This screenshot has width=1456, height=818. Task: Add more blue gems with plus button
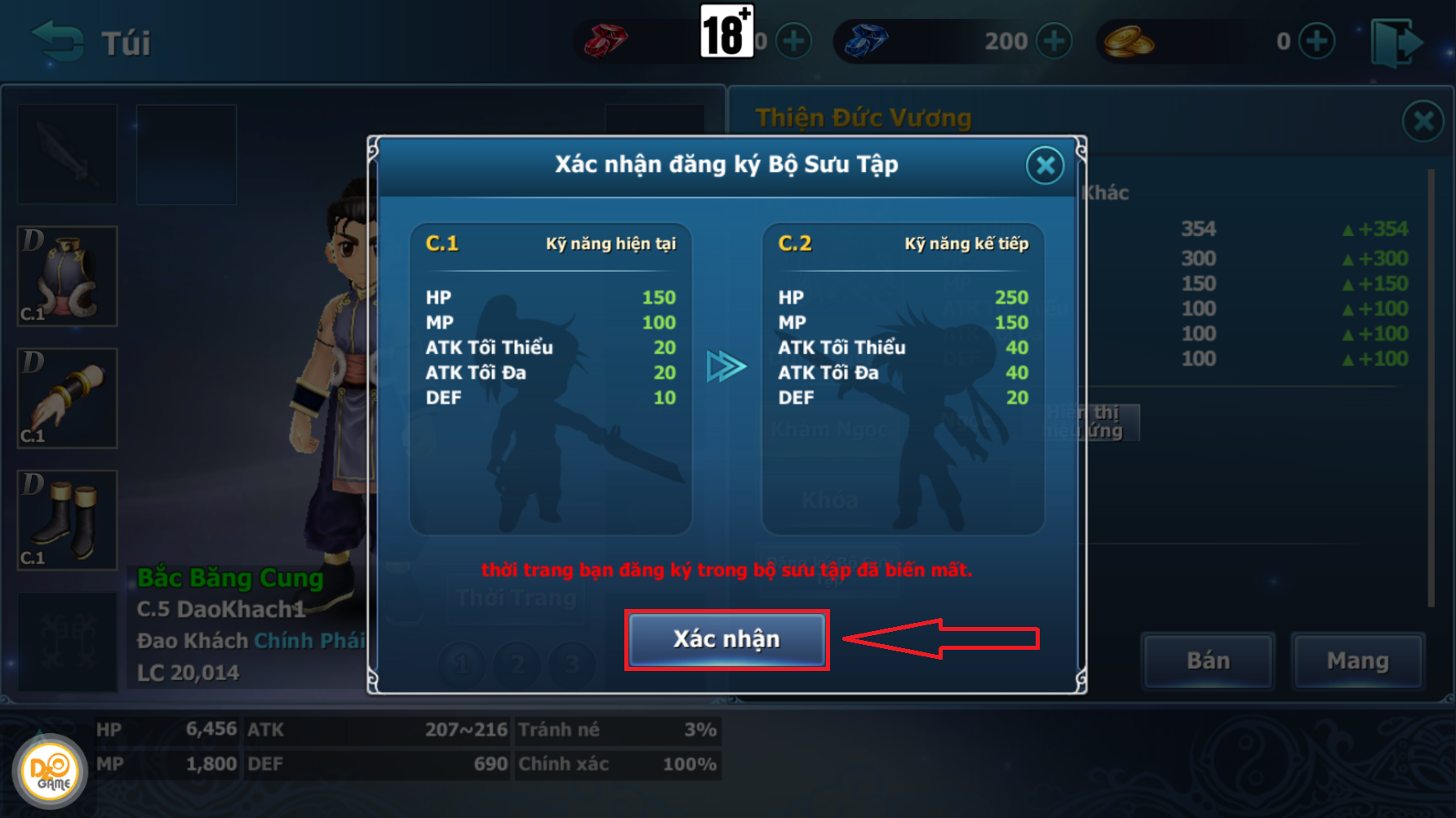[x=1054, y=41]
